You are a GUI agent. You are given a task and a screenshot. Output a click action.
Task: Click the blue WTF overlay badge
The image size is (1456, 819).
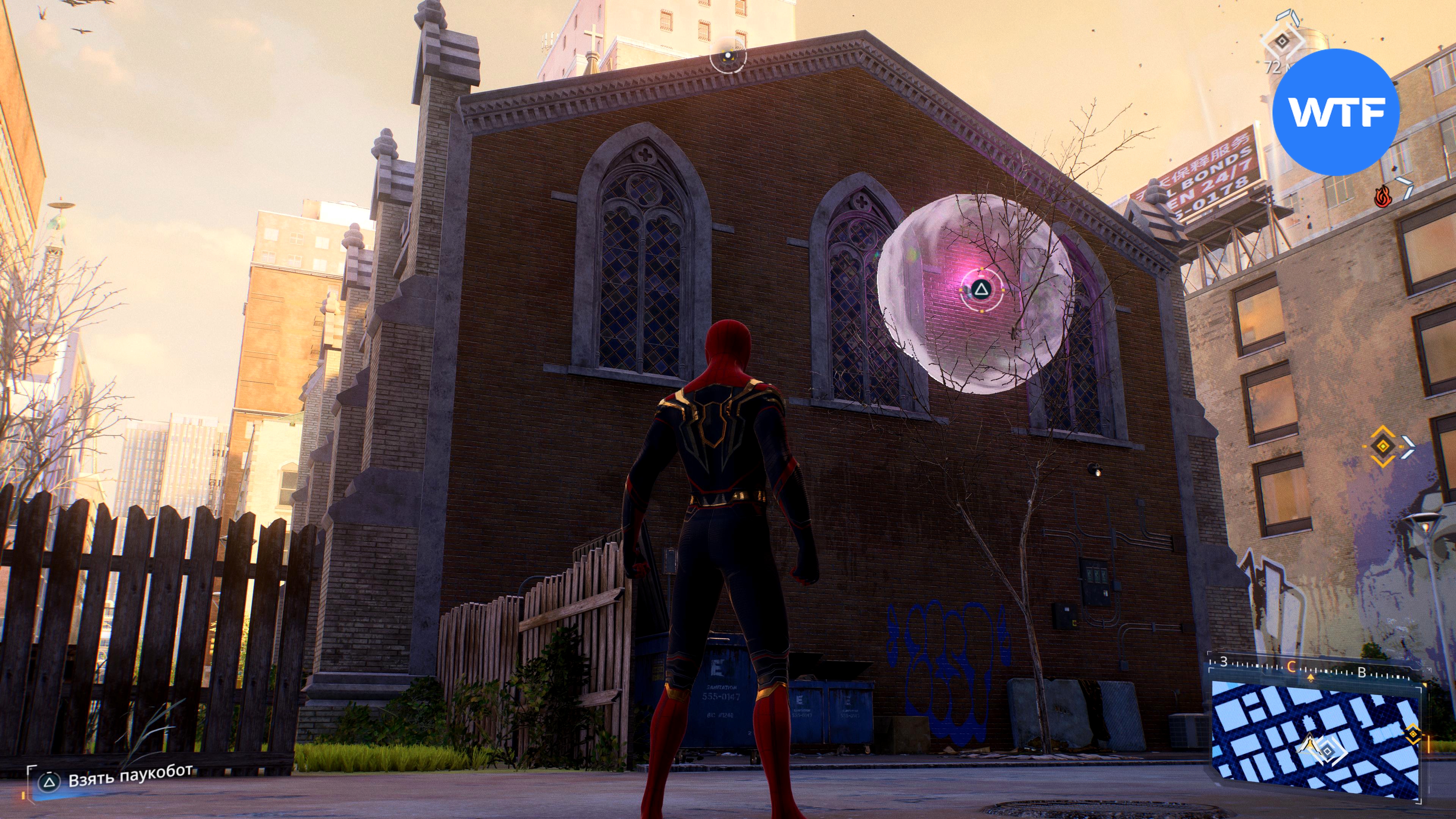(x=1336, y=112)
